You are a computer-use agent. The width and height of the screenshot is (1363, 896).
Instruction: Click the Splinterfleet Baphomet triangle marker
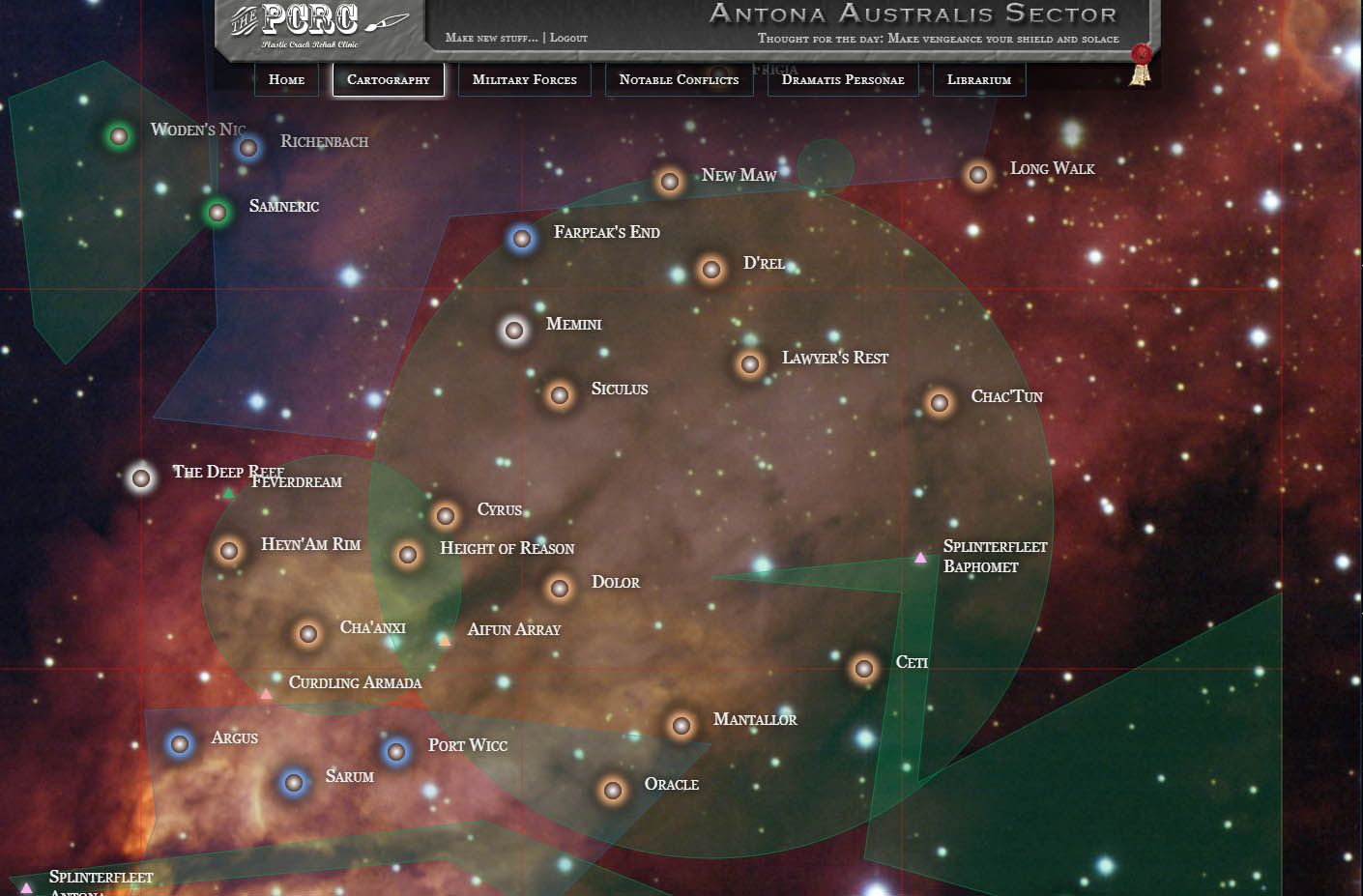tap(919, 556)
